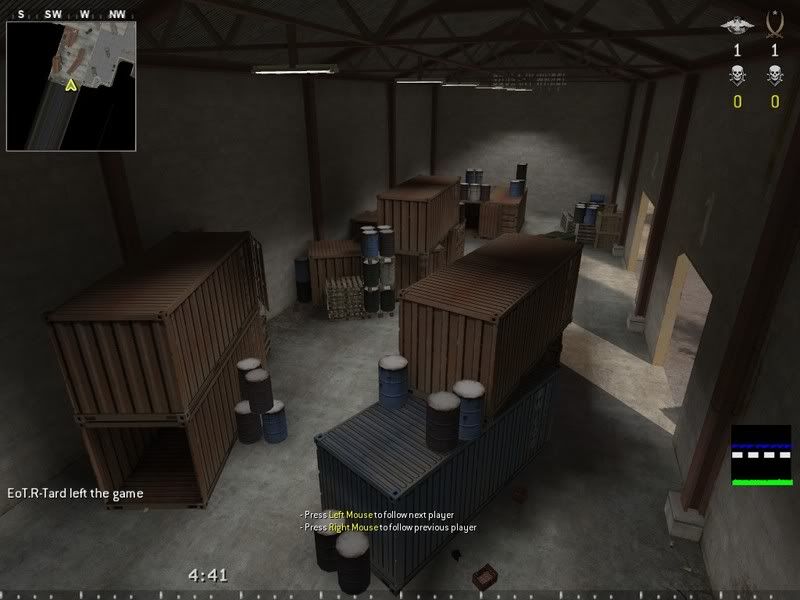Select the yellow player arrow on minimap
800x600 pixels.
pos(71,86)
